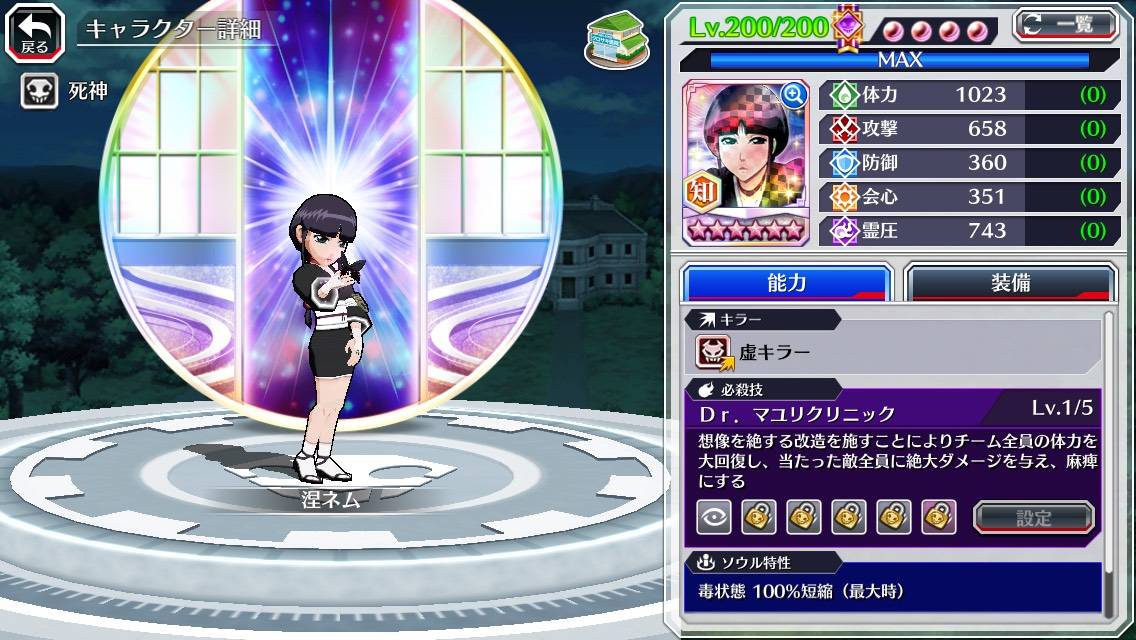Image resolution: width=1136 pixels, height=640 pixels.
Task: Click the 設定 button for special move
Action: pos(1033,517)
